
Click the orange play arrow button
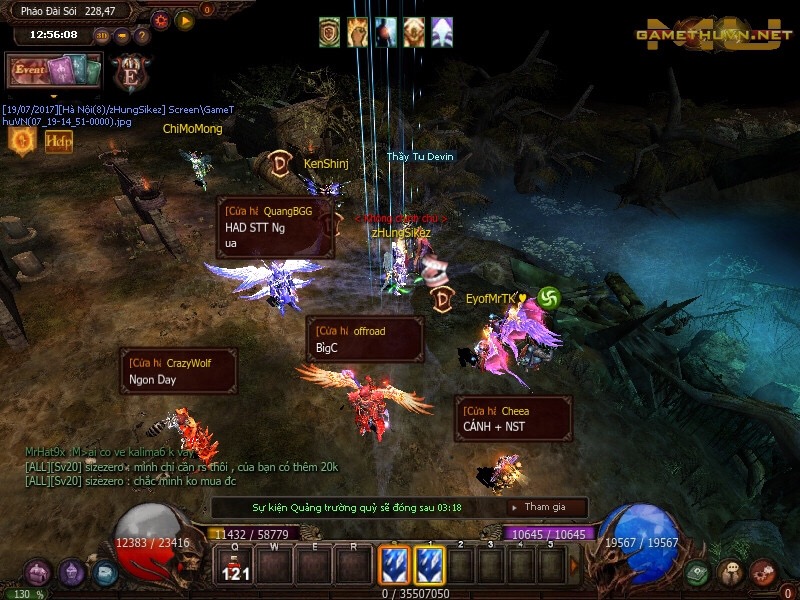pos(185,19)
